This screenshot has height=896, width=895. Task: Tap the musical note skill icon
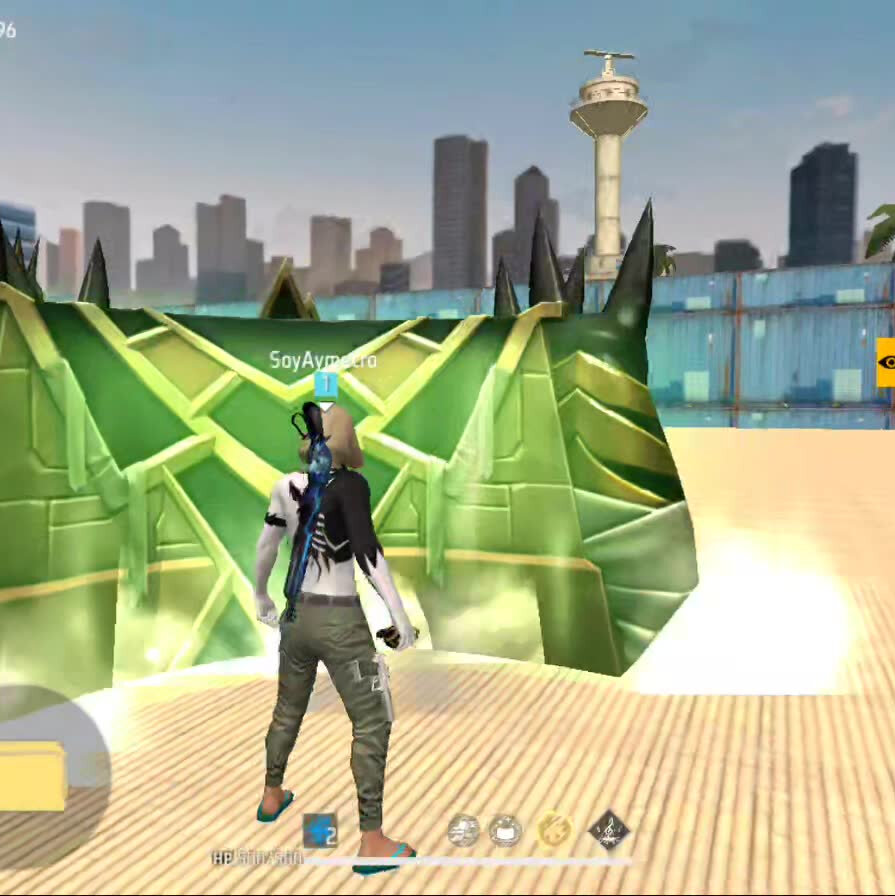607,829
